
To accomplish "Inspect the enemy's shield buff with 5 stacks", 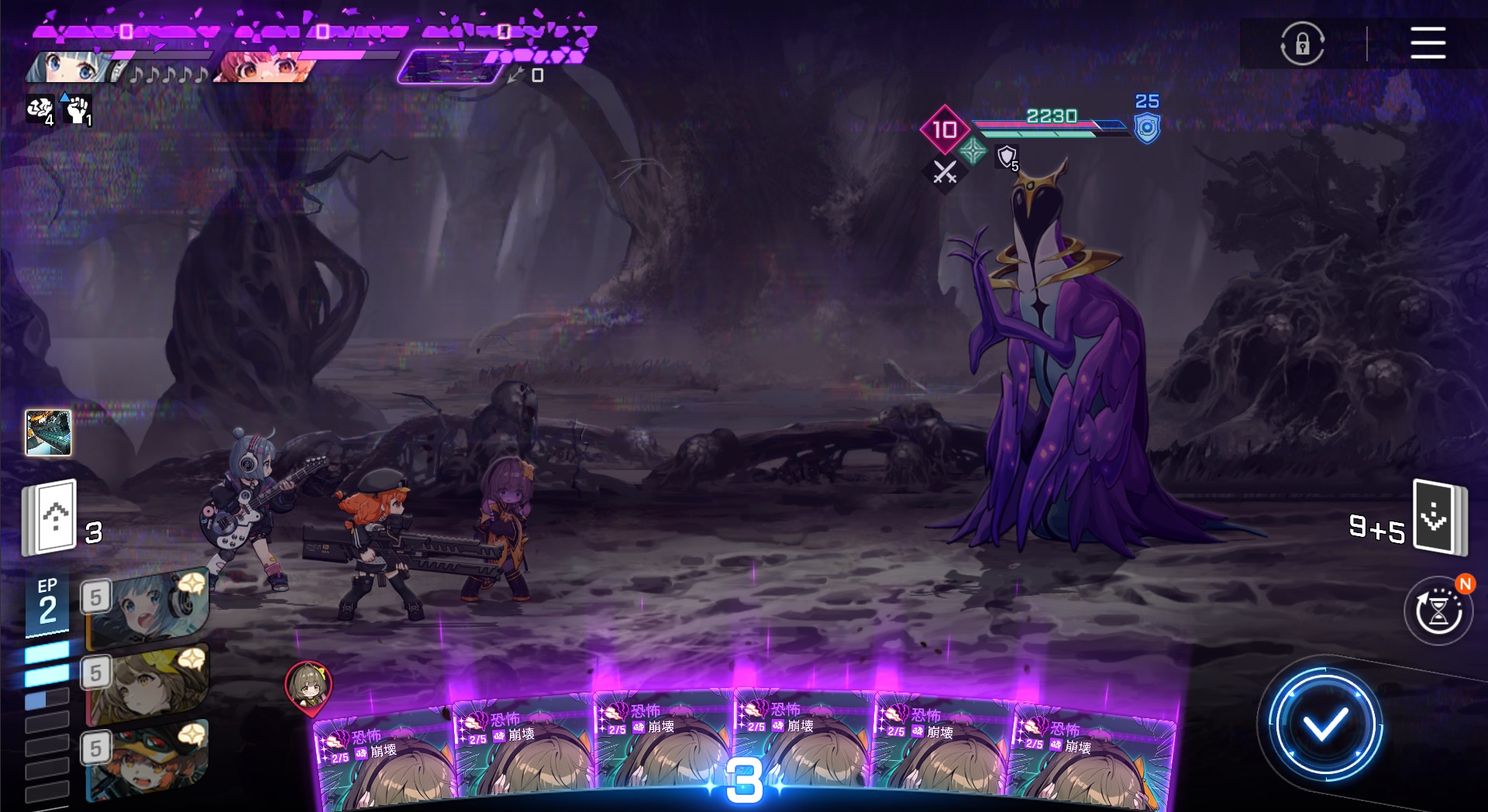I will pos(1007,157).
